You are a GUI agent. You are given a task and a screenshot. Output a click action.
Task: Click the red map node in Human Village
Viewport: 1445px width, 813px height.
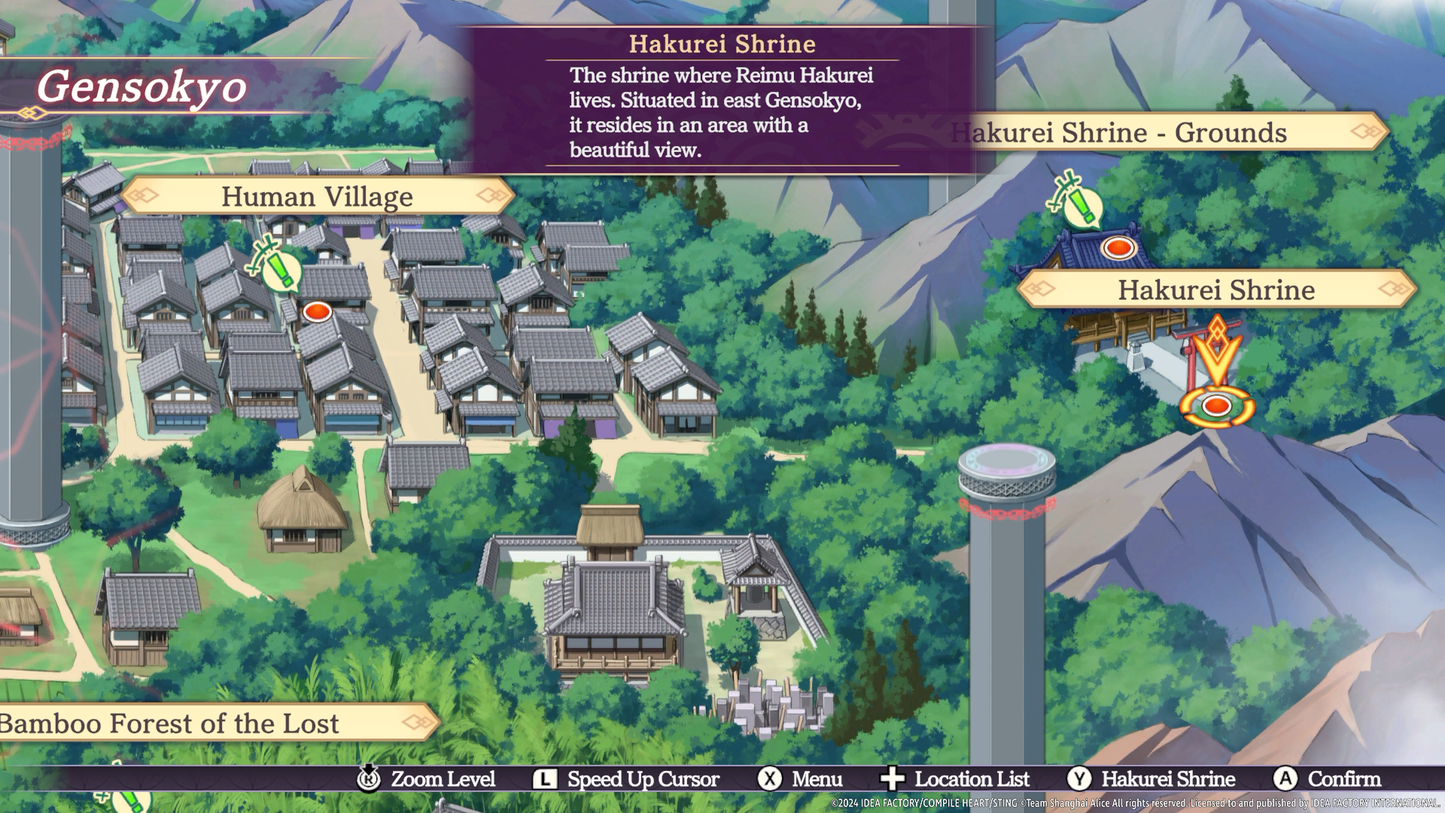317,312
